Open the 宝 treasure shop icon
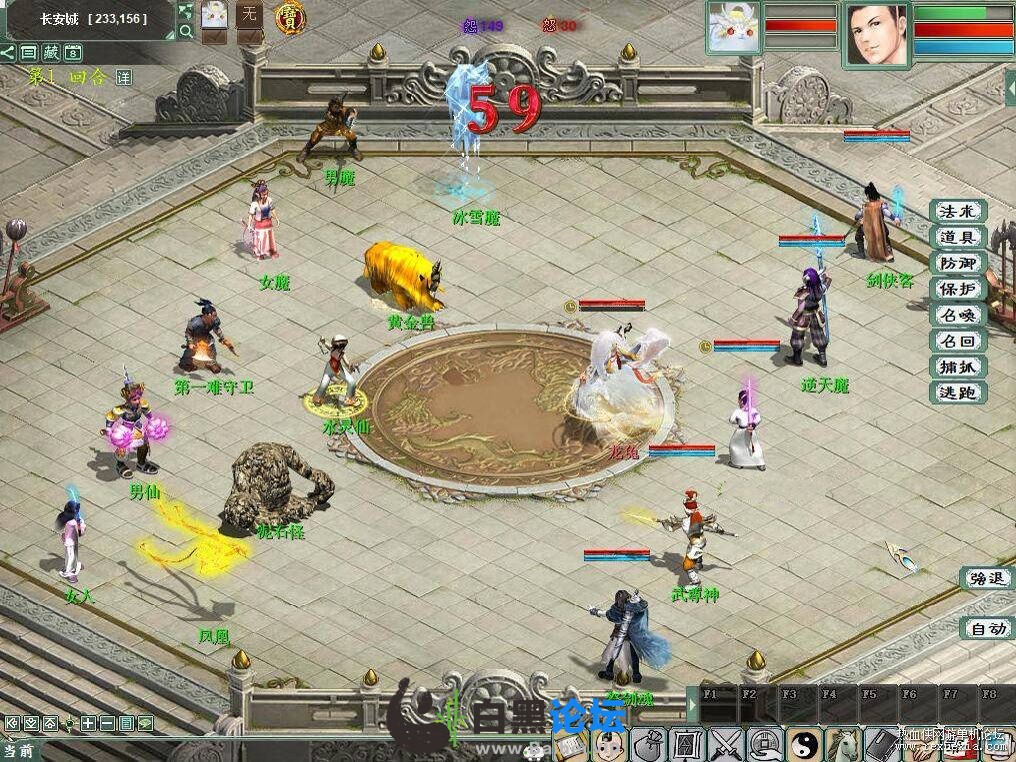1016x762 pixels. (290, 17)
